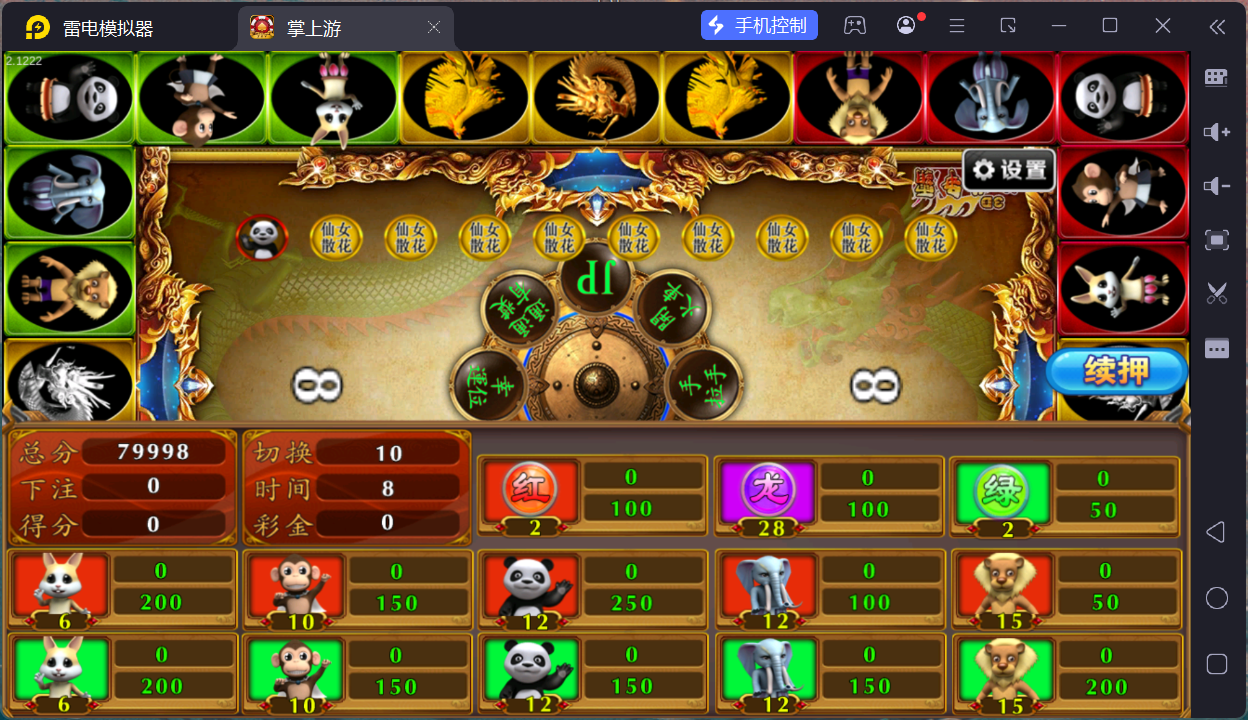Place bet on the red rabbit

[x=60, y=588]
